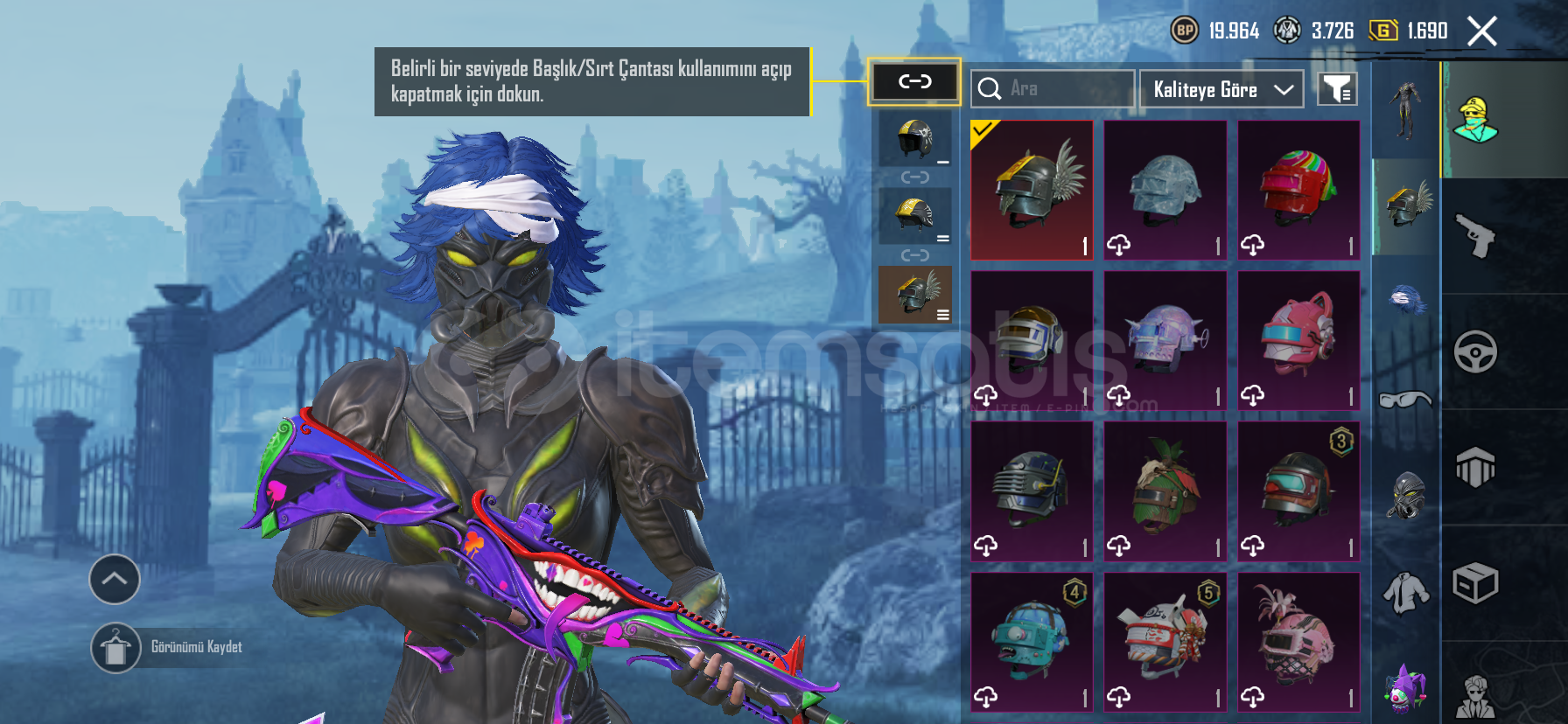
Task: Select the equipped winged yellow helmet
Action: (1032, 190)
